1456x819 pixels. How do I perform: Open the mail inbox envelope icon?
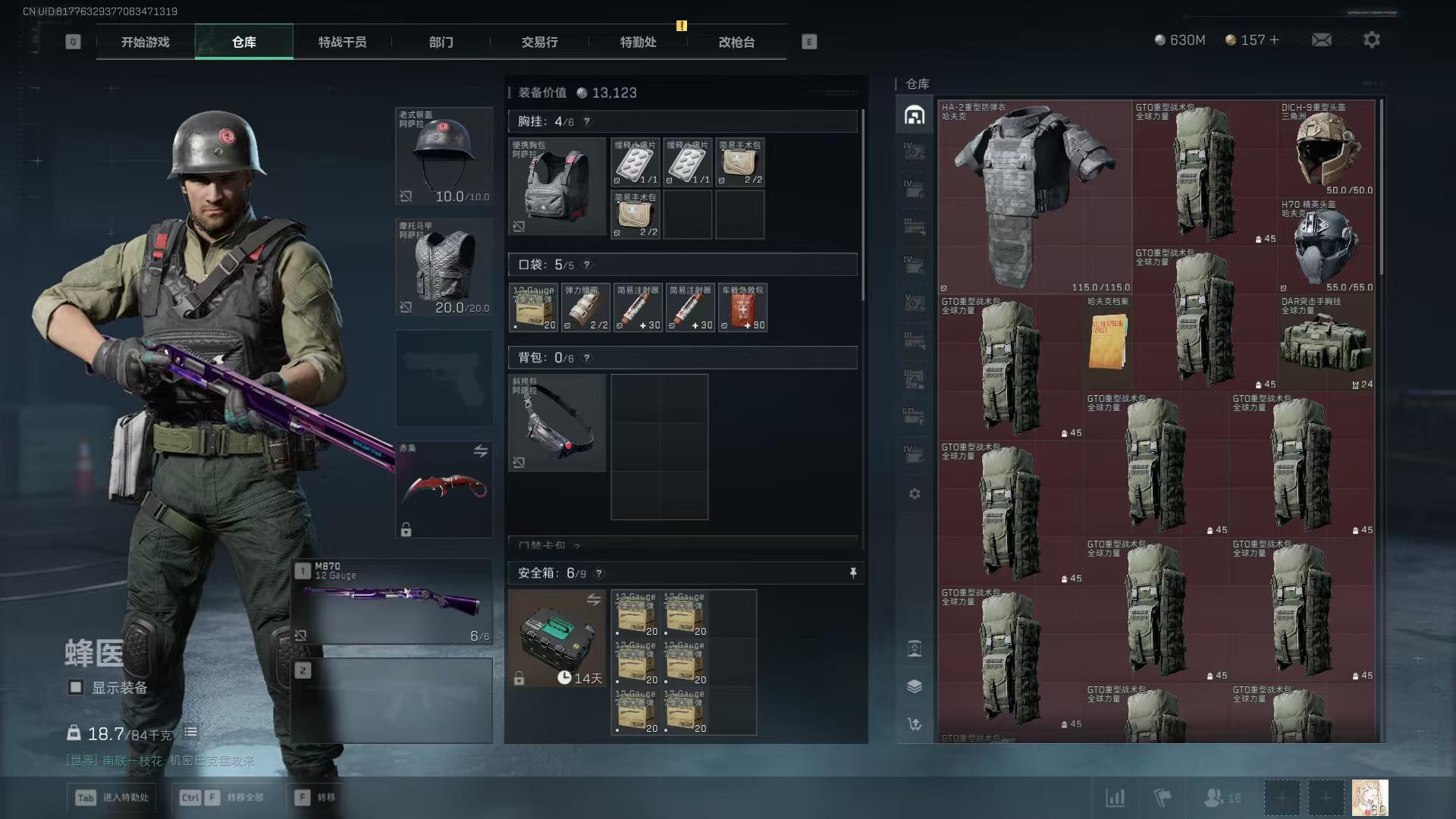[x=1321, y=39]
